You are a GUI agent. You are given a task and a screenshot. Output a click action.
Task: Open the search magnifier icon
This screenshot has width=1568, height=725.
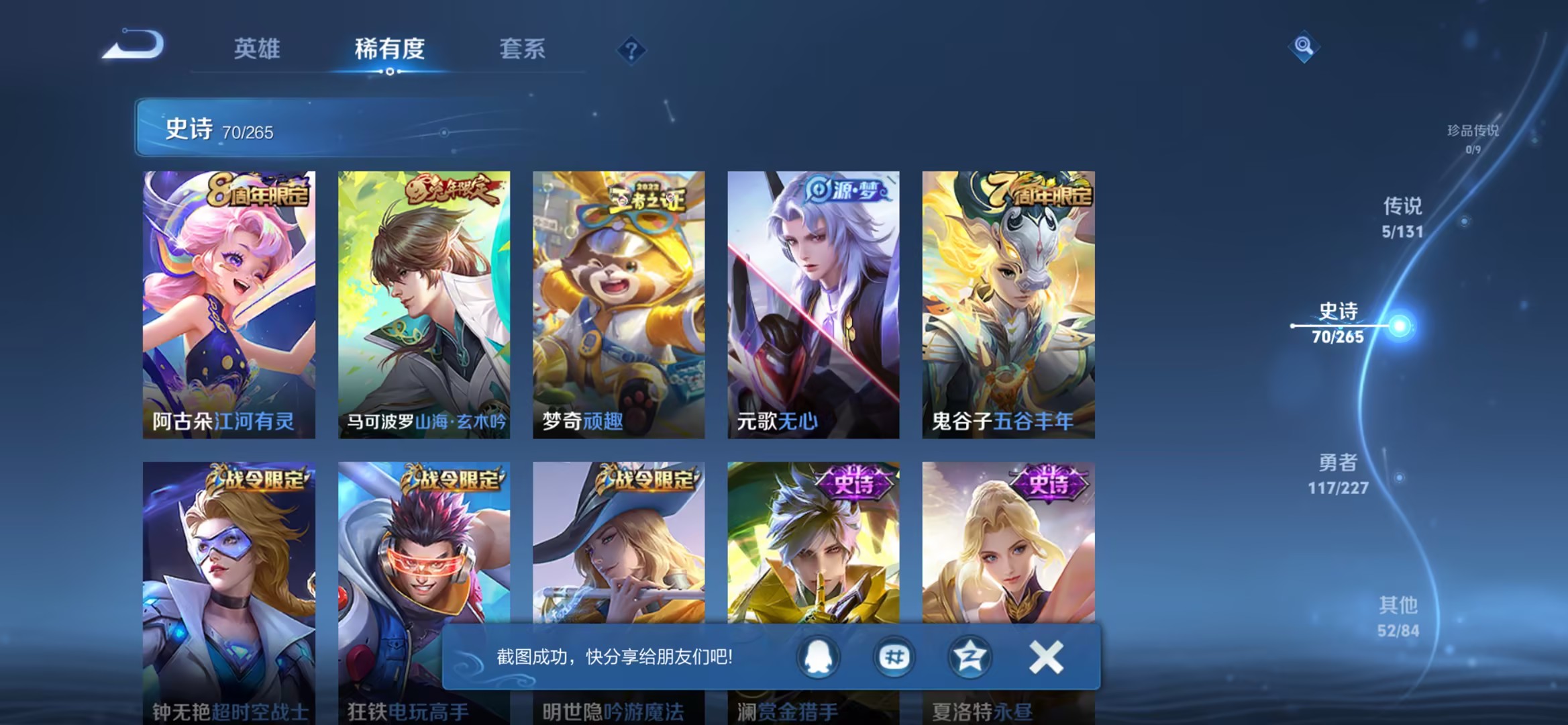point(1304,47)
